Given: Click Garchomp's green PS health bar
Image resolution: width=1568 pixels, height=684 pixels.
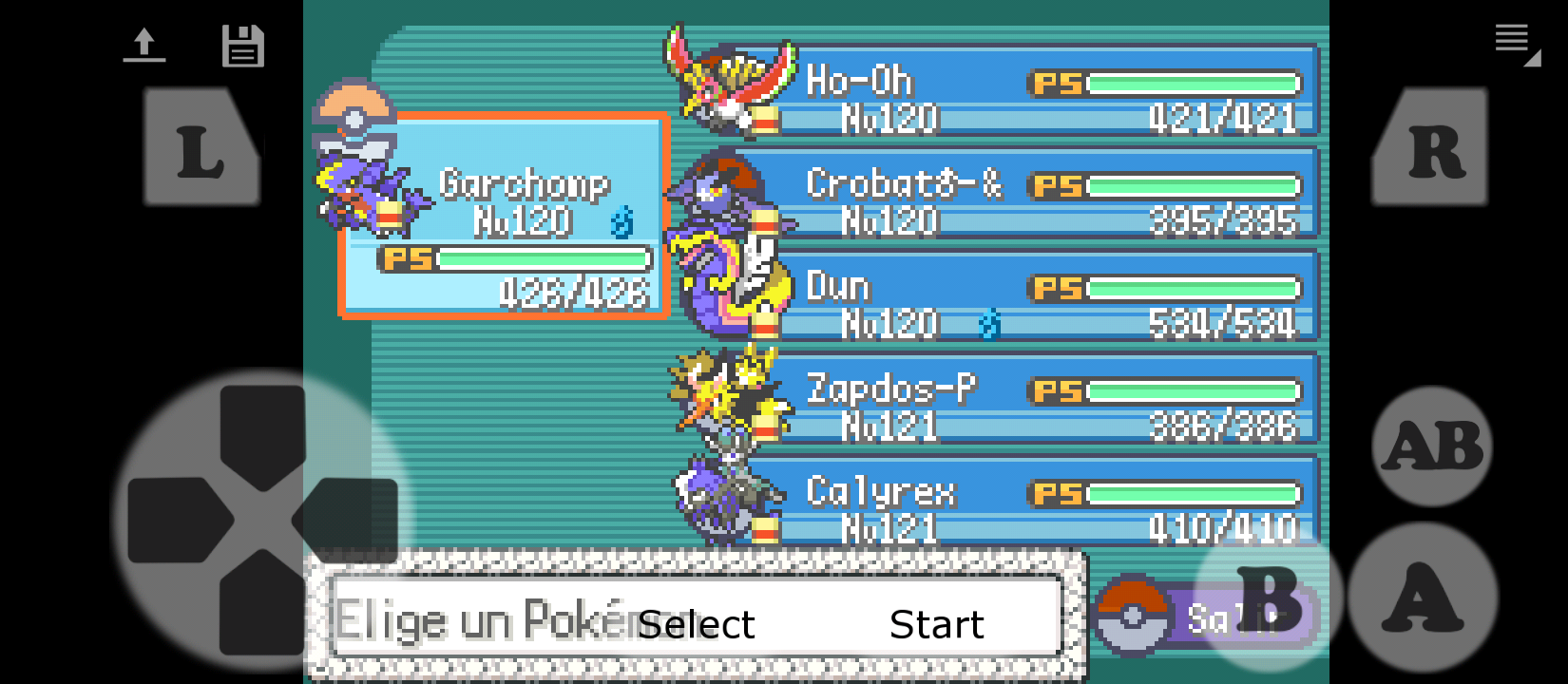Looking at the screenshot, I should pos(542,257).
